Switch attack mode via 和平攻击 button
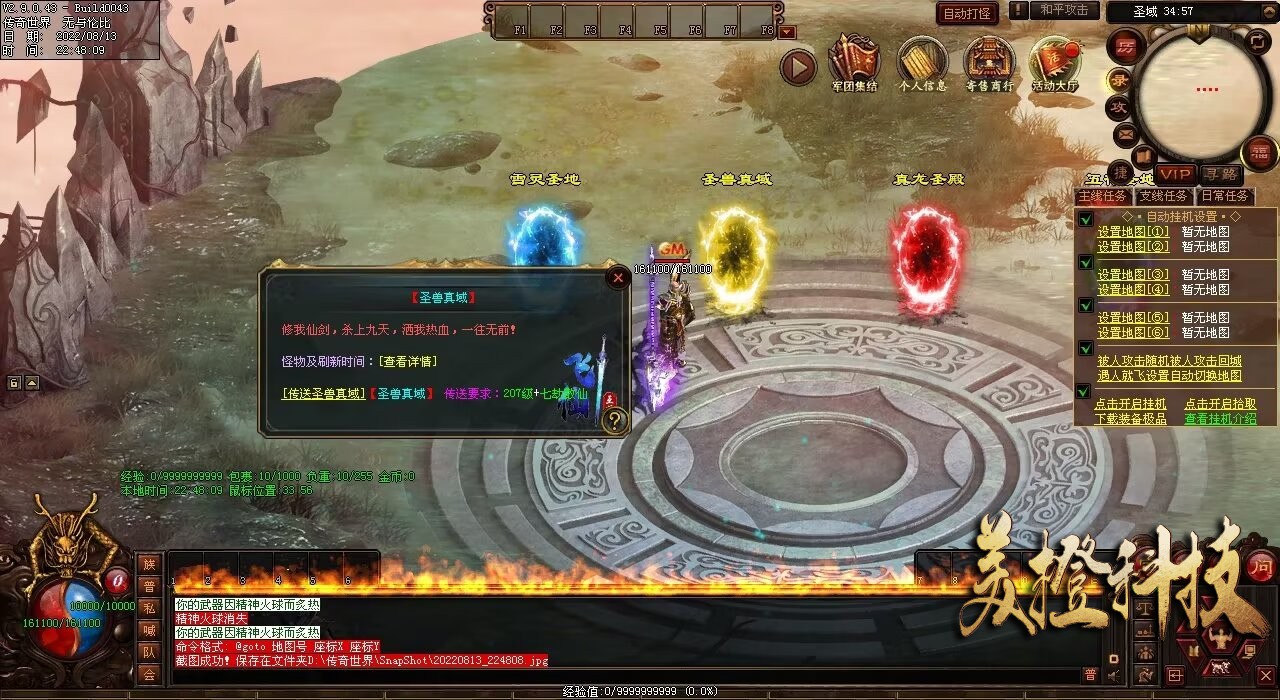1280x700 pixels. 1063,10
